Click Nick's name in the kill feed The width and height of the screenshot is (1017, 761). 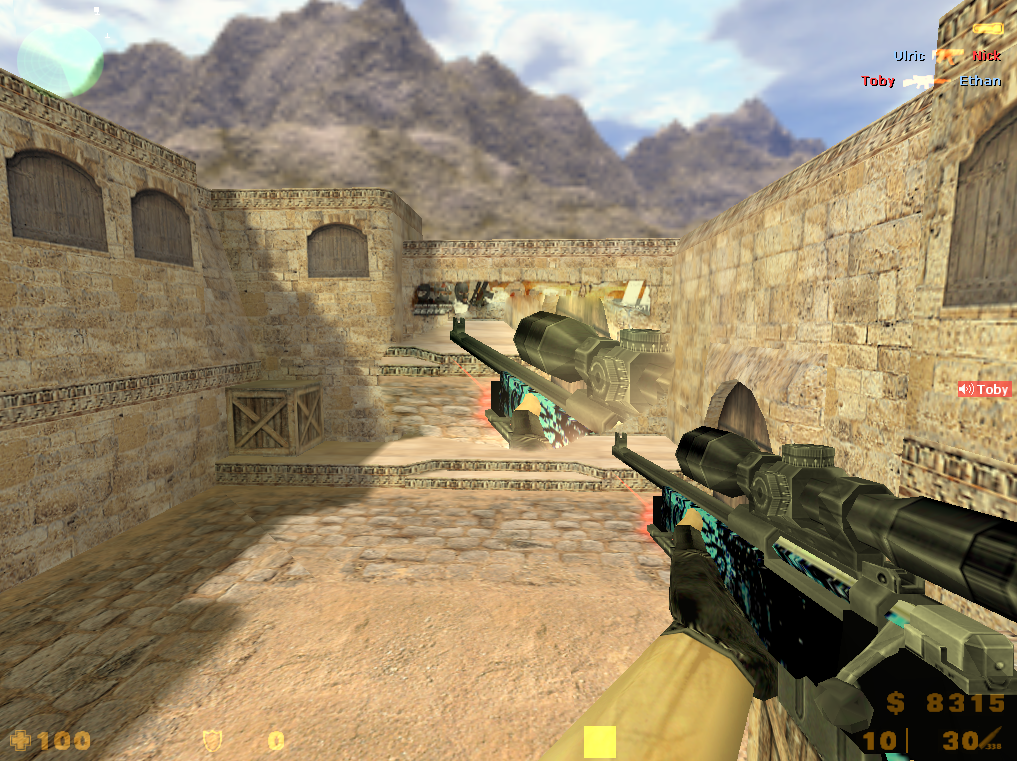pyautogui.click(x=987, y=56)
